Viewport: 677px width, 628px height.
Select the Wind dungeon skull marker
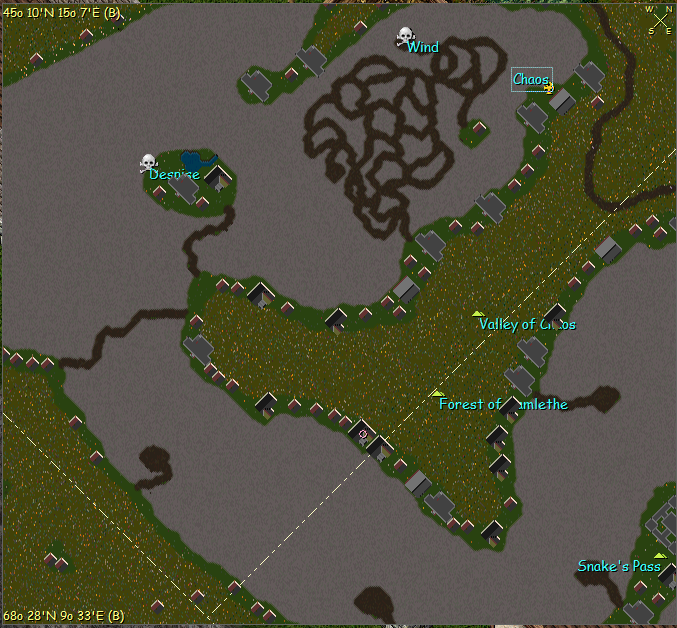pos(405,37)
